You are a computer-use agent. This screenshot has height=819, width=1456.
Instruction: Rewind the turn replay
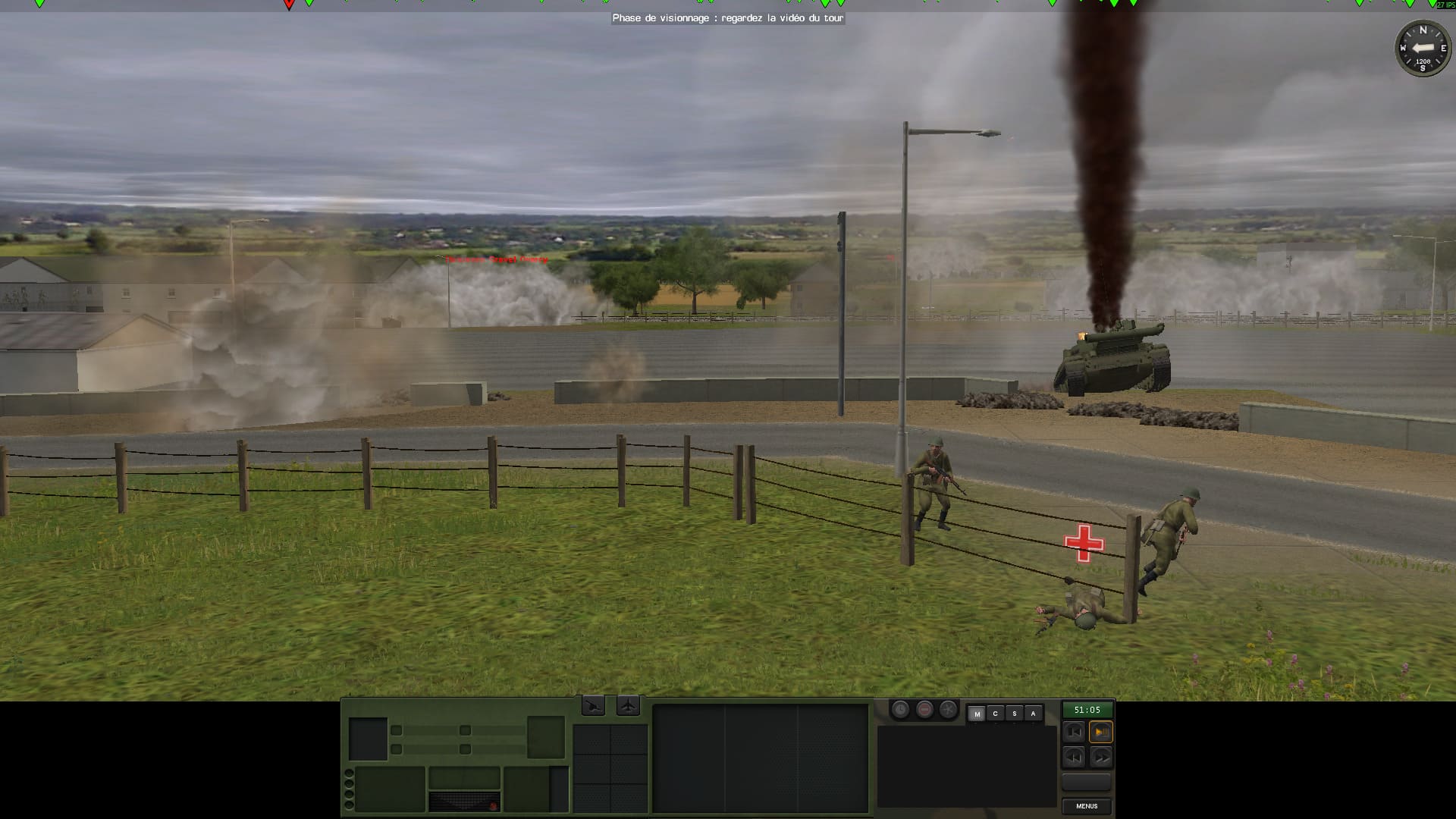point(1074,757)
